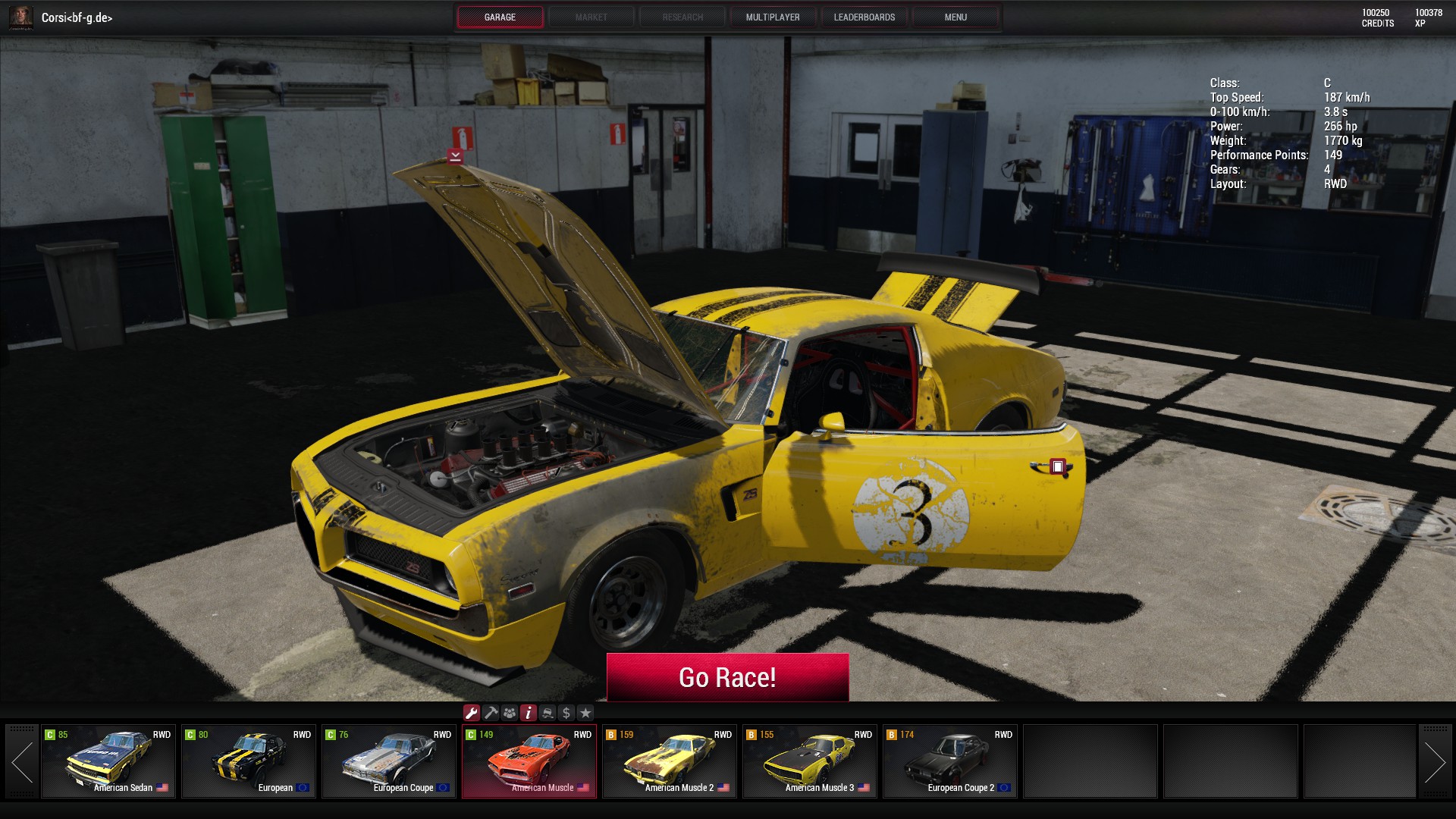
Task: Switch to the Multiplayer tab
Action: [773, 17]
